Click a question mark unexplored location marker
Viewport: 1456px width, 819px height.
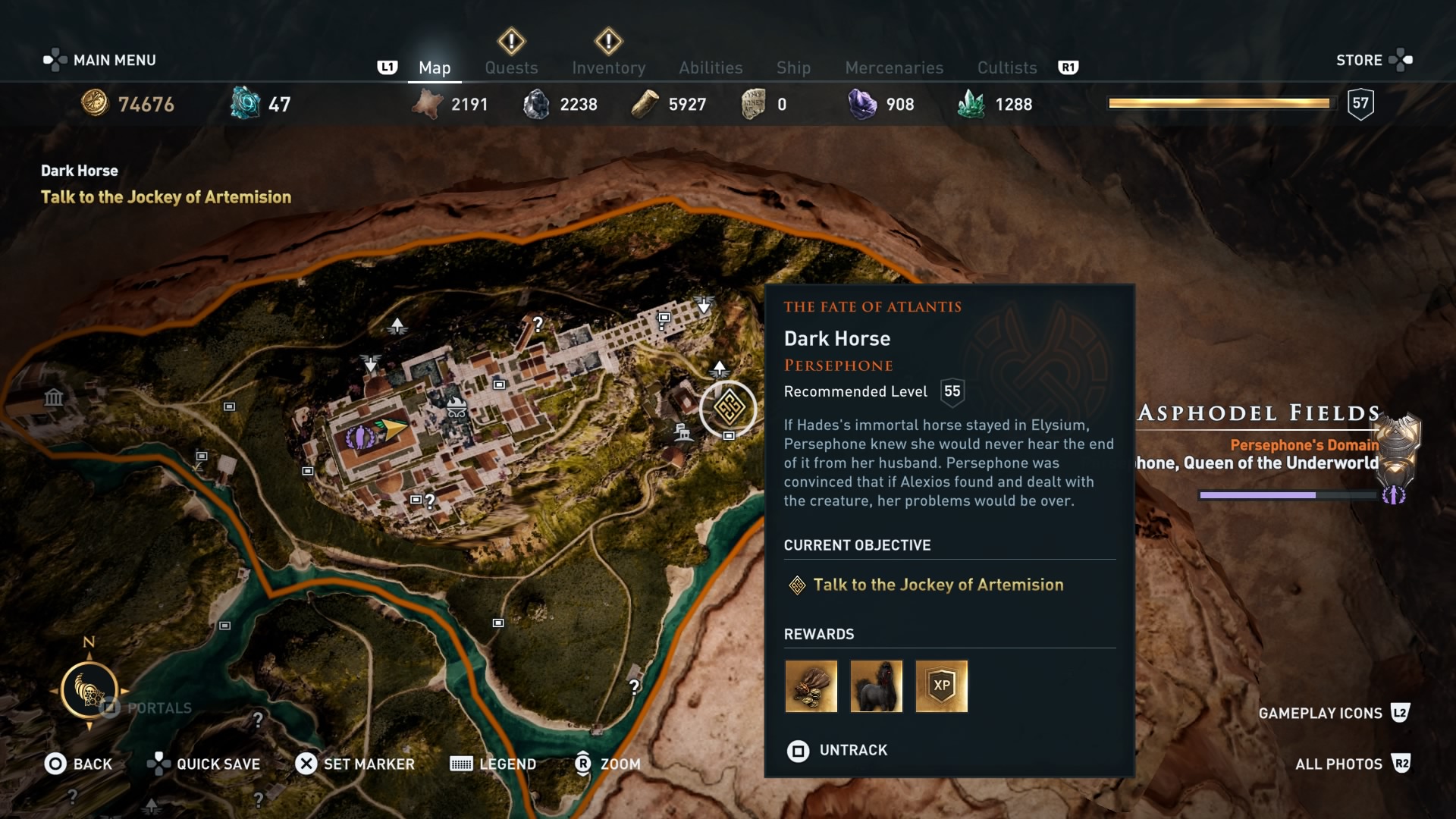click(x=537, y=325)
